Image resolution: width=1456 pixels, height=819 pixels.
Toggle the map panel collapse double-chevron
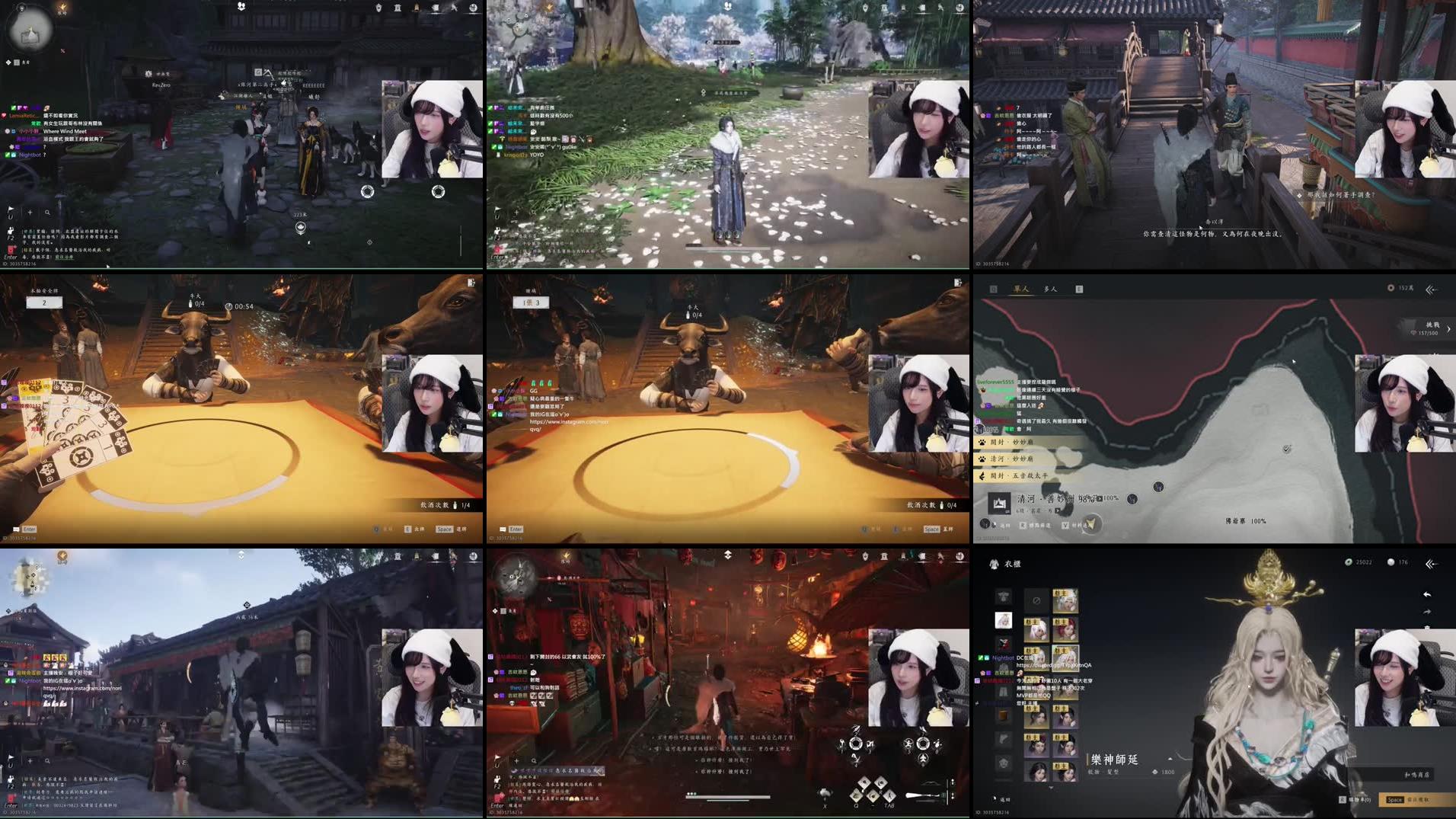coord(1429,290)
